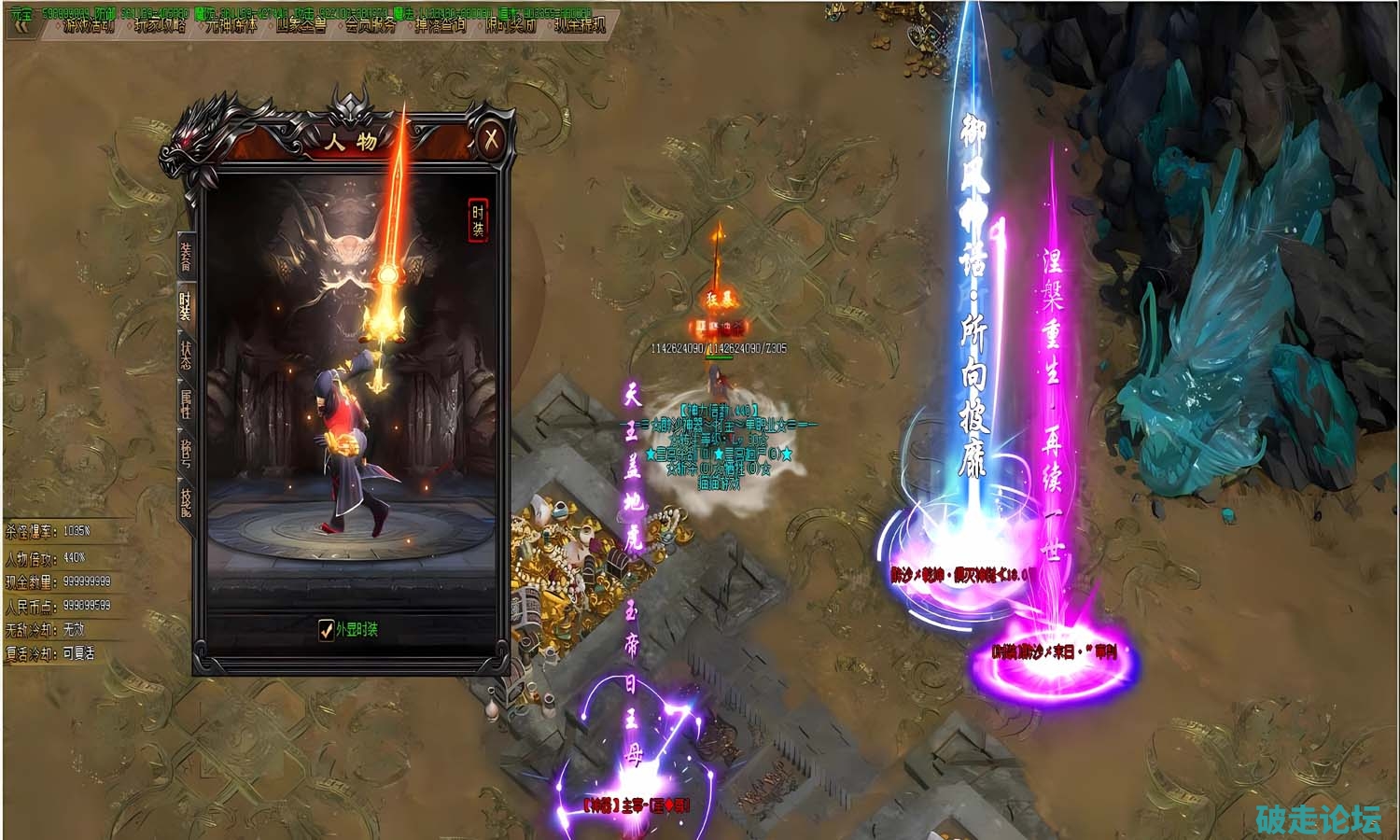The width and height of the screenshot is (1400, 840).
Task: Switch to the 装备 equipment tab
Action: [186, 257]
